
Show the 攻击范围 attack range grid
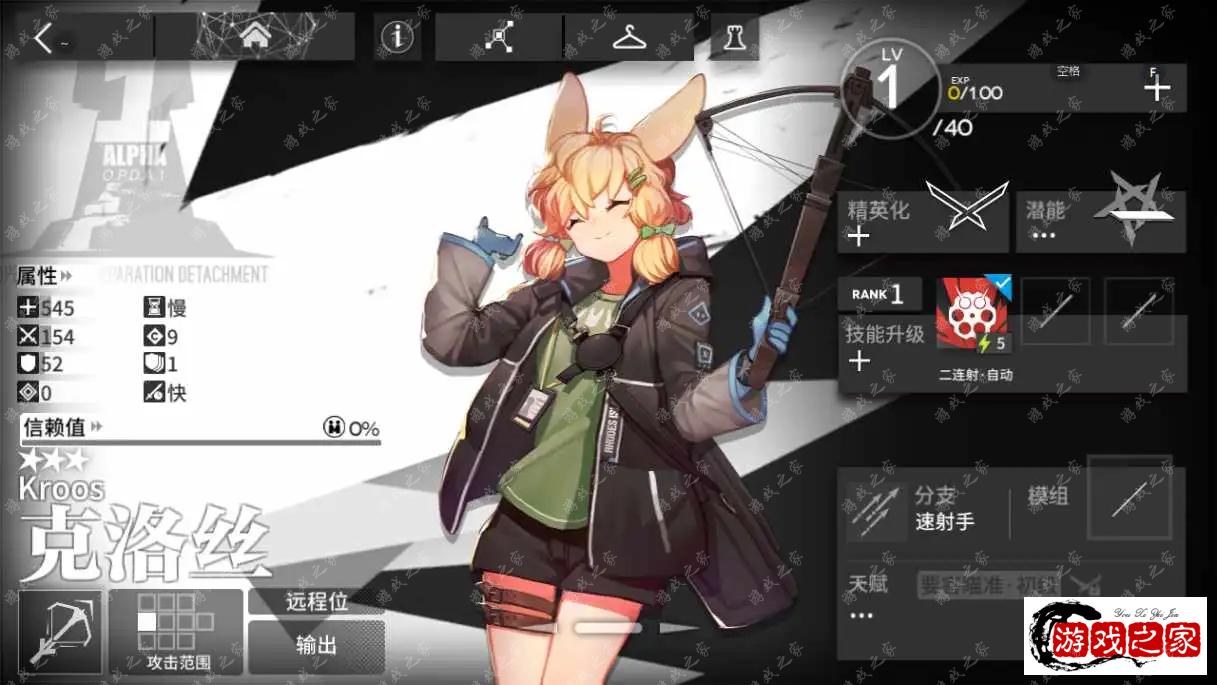(x=176, y=631)
